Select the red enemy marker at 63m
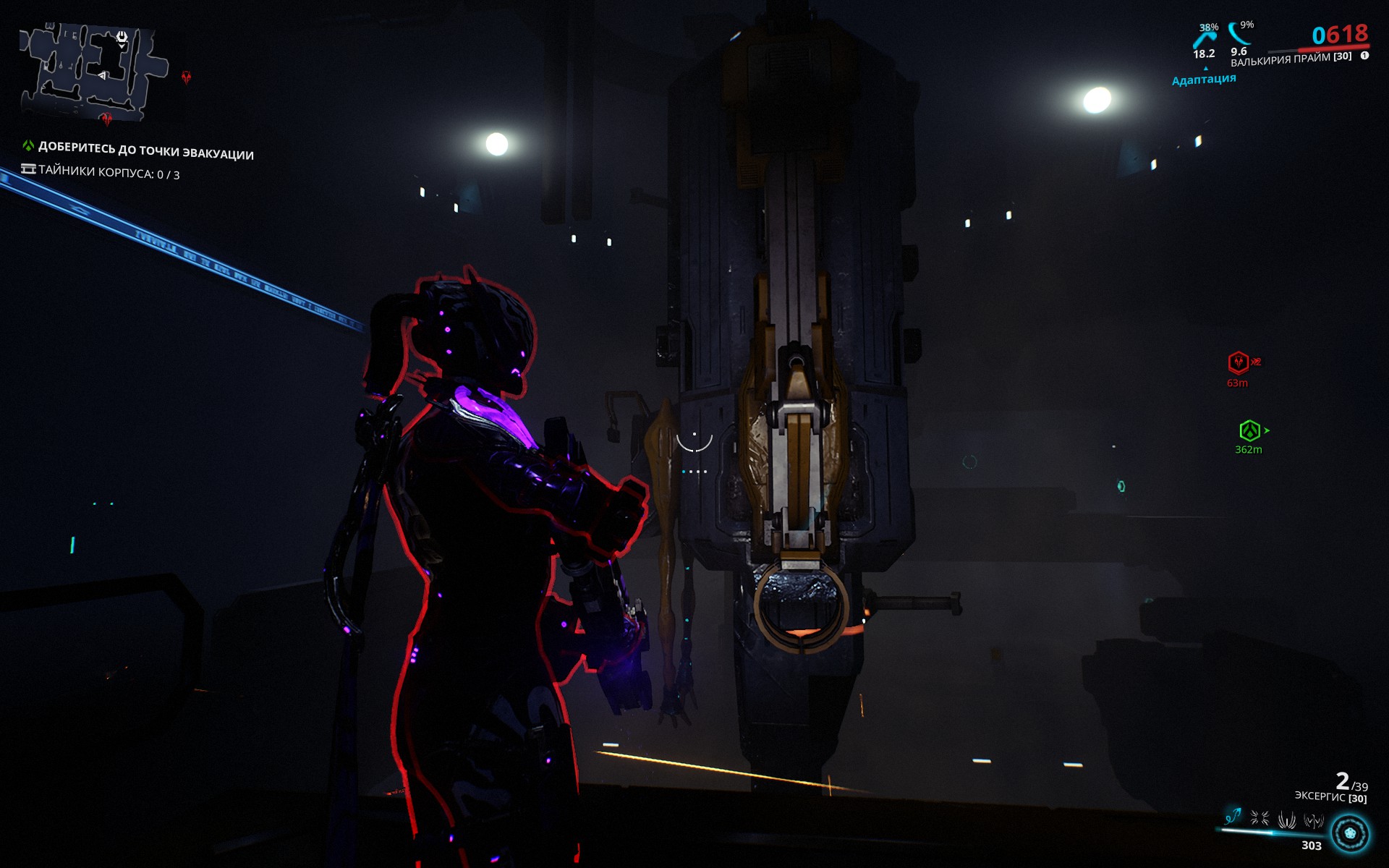Screen dimensions: 1389x868 [1239, 364]
